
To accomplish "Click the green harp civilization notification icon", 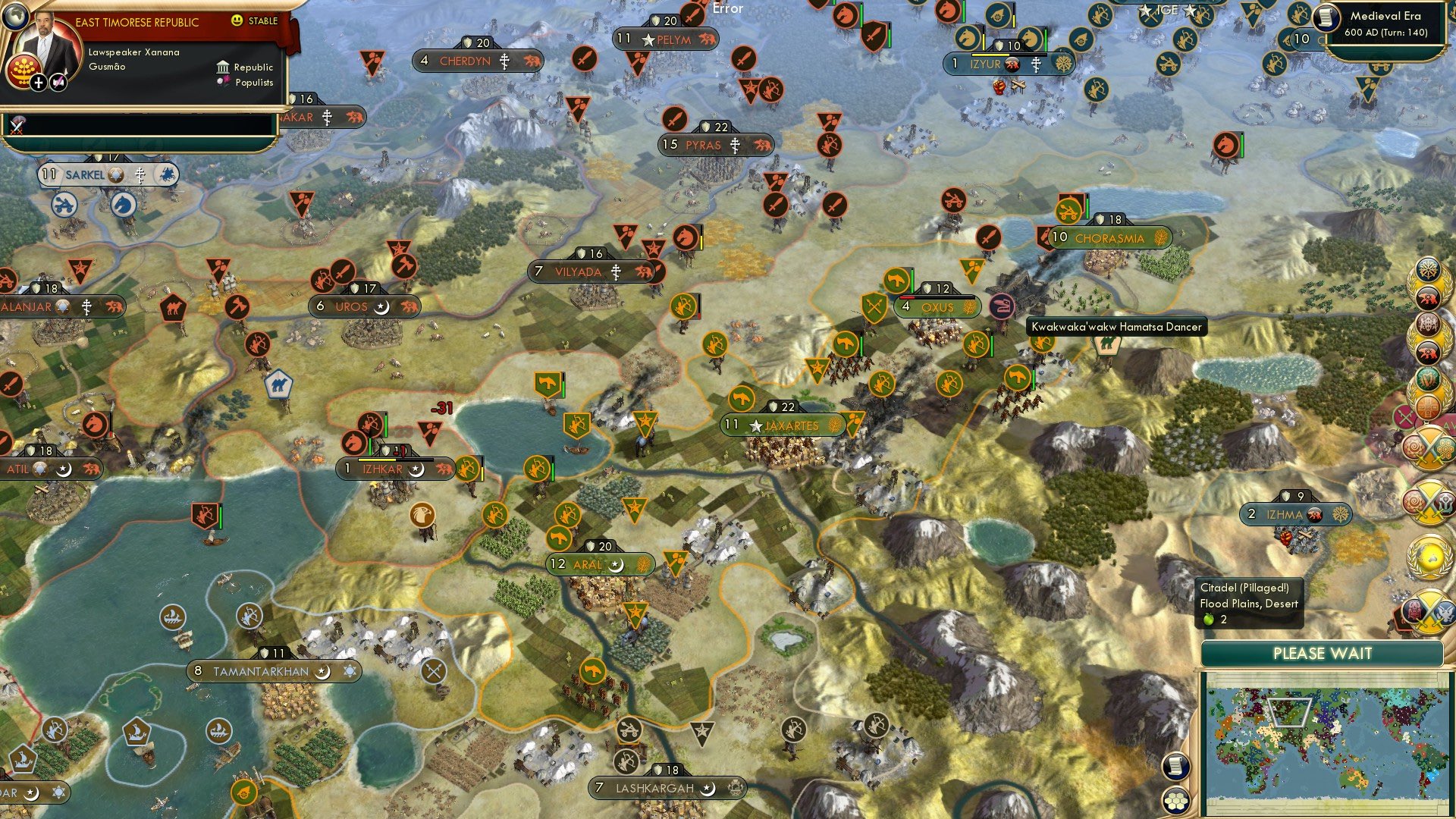I will tap(1426, 379).
